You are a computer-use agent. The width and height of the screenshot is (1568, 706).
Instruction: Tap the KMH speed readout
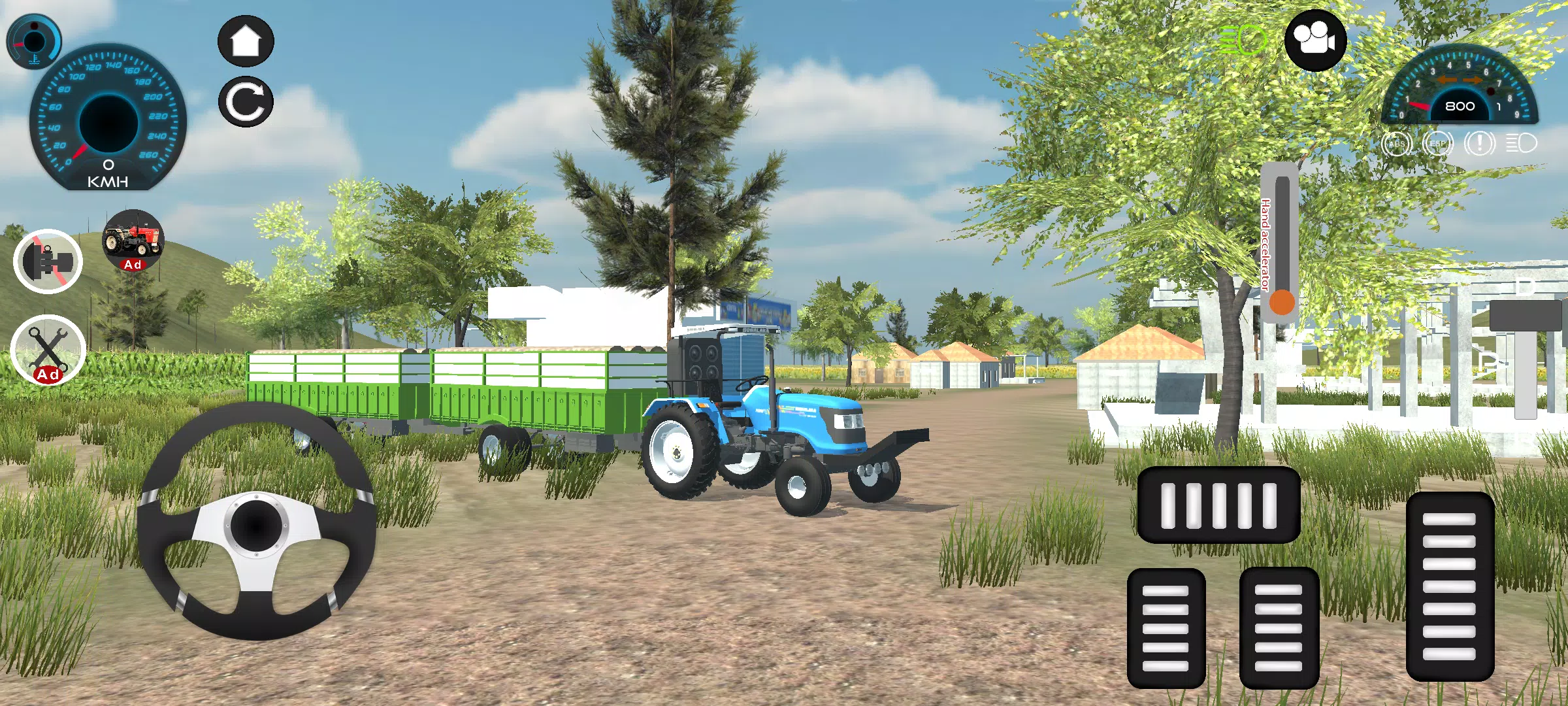tap(108, 178)
